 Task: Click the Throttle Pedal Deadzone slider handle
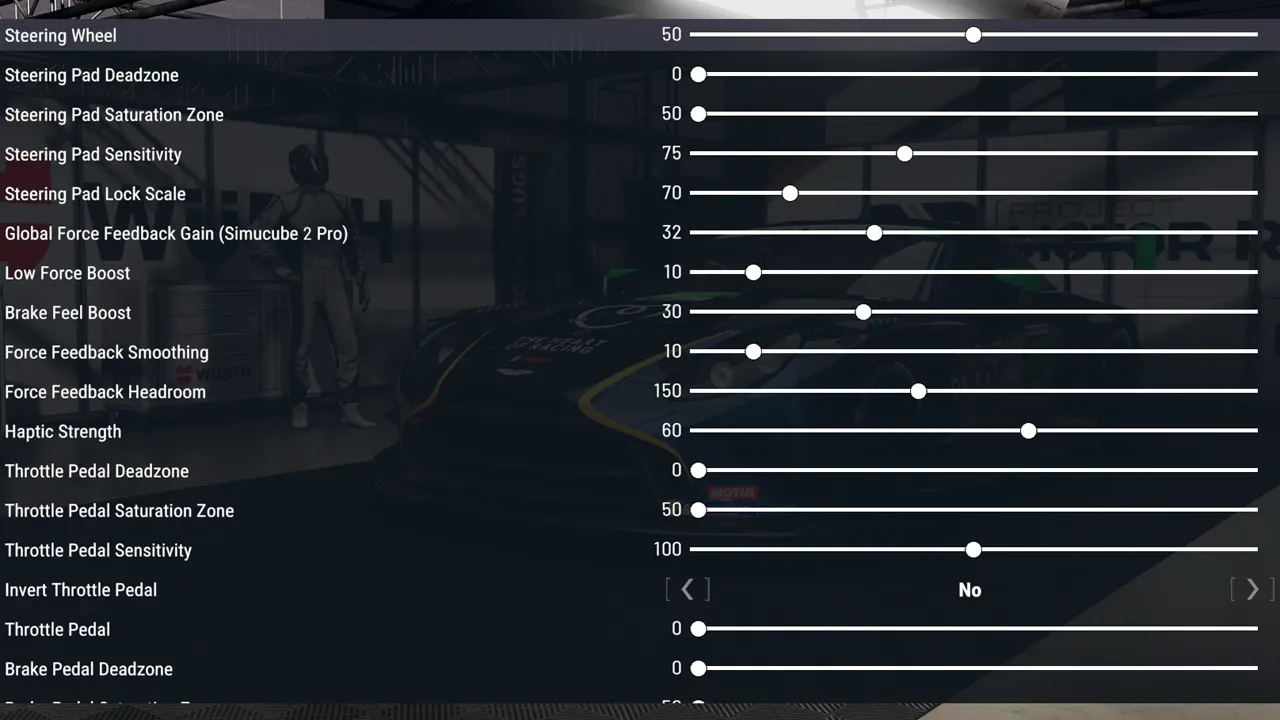pos(698,470)
